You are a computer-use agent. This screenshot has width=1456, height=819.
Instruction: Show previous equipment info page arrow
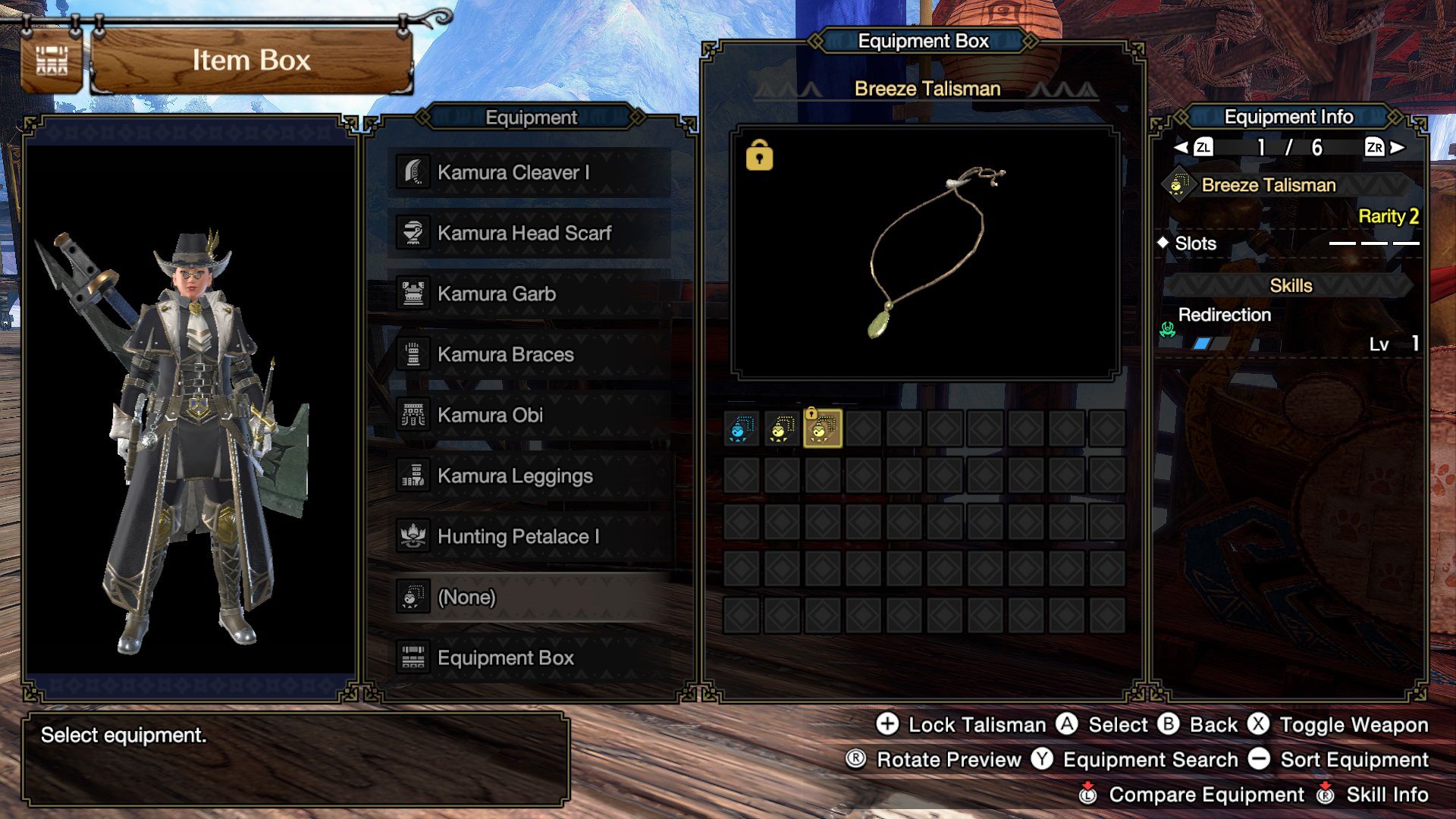click(x=1181, y=147)
